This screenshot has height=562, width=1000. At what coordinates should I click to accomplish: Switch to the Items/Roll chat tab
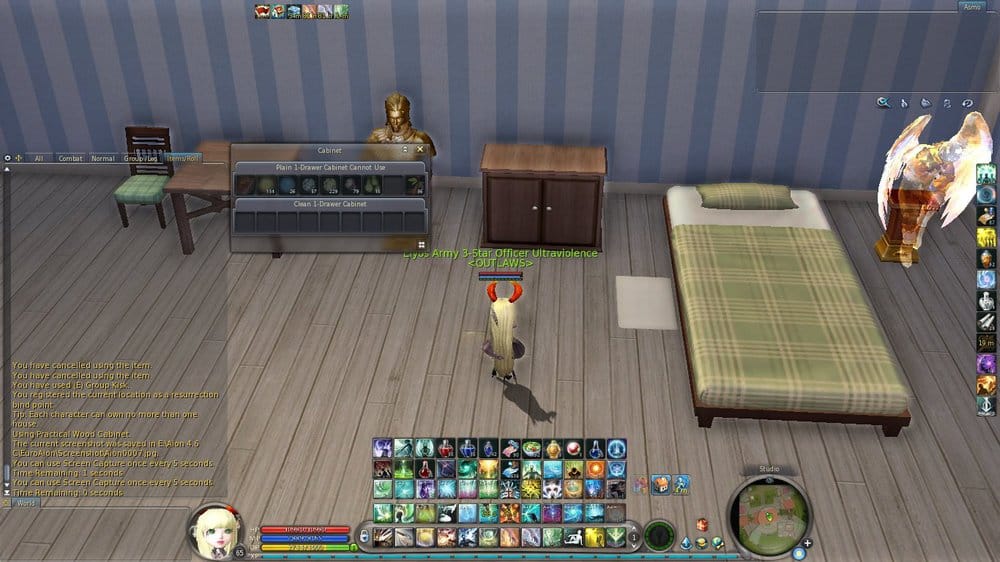pyautogui.click(x=184, y=158)
